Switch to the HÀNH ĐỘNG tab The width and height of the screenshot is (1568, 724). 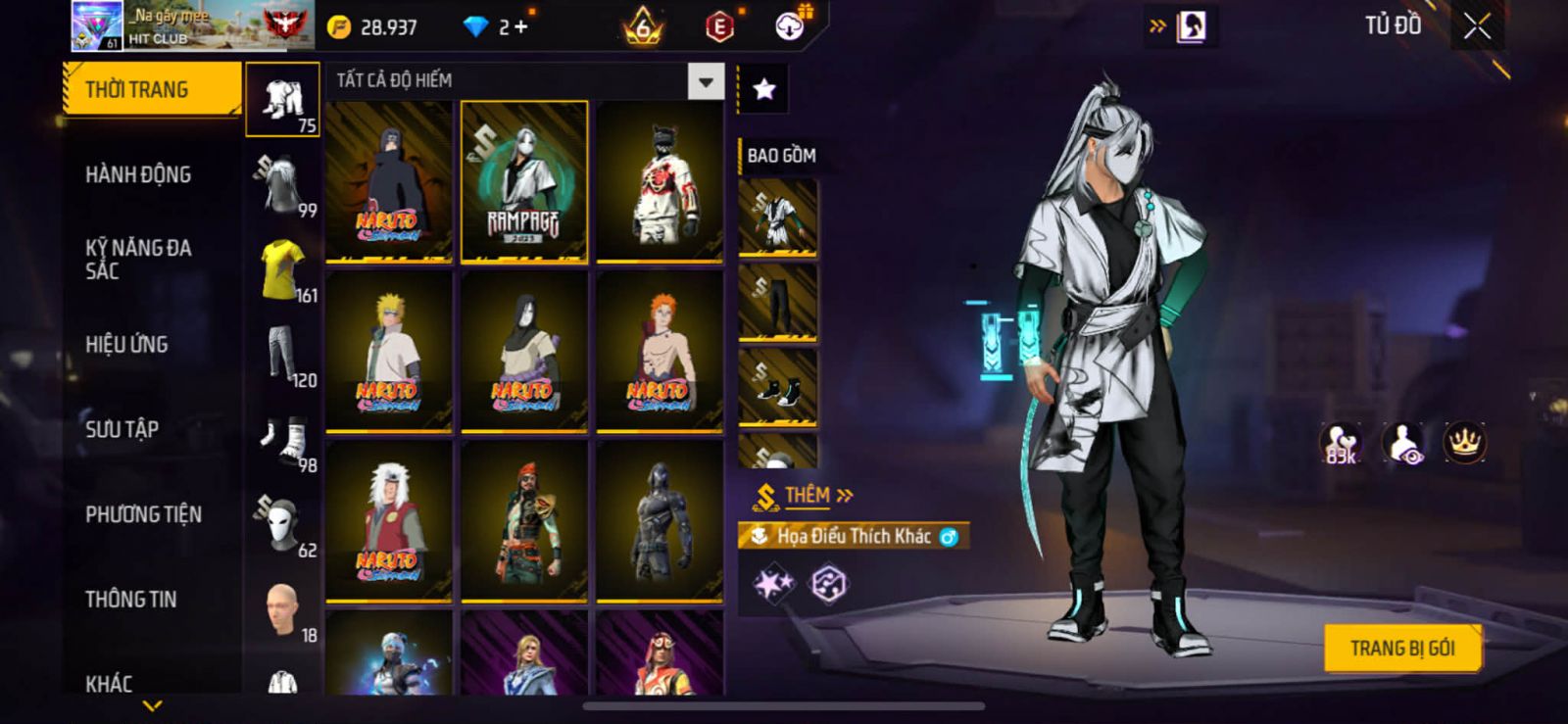tap(138, 175)
